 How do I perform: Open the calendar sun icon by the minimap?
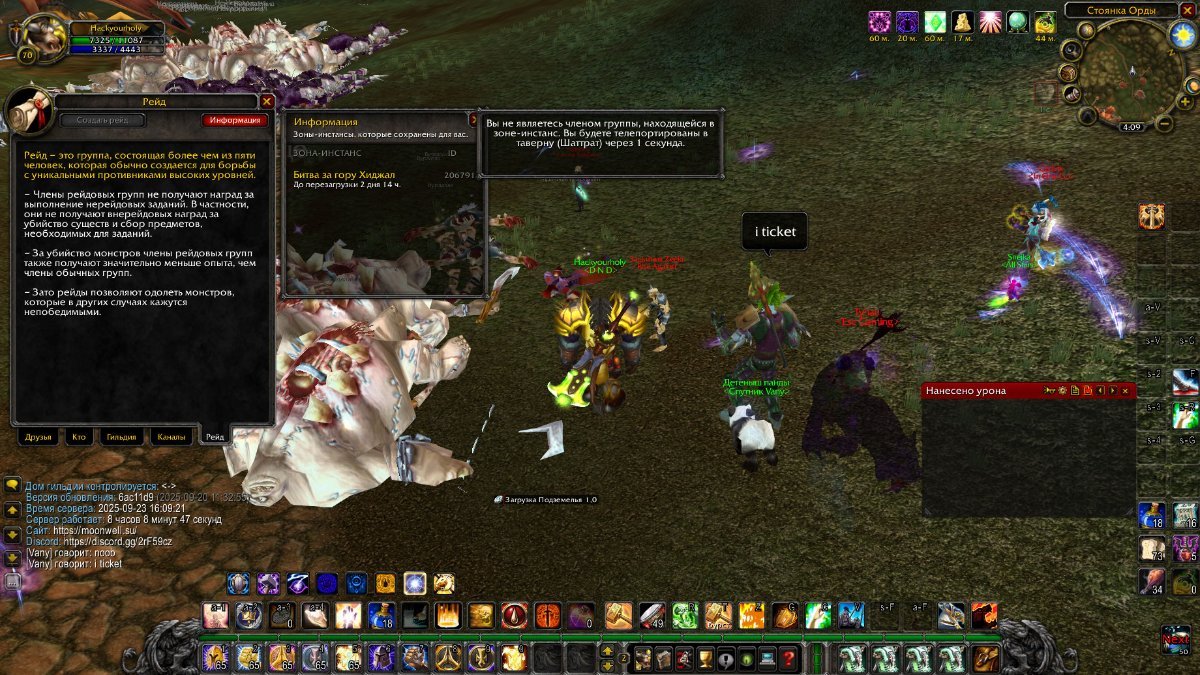1181,35
